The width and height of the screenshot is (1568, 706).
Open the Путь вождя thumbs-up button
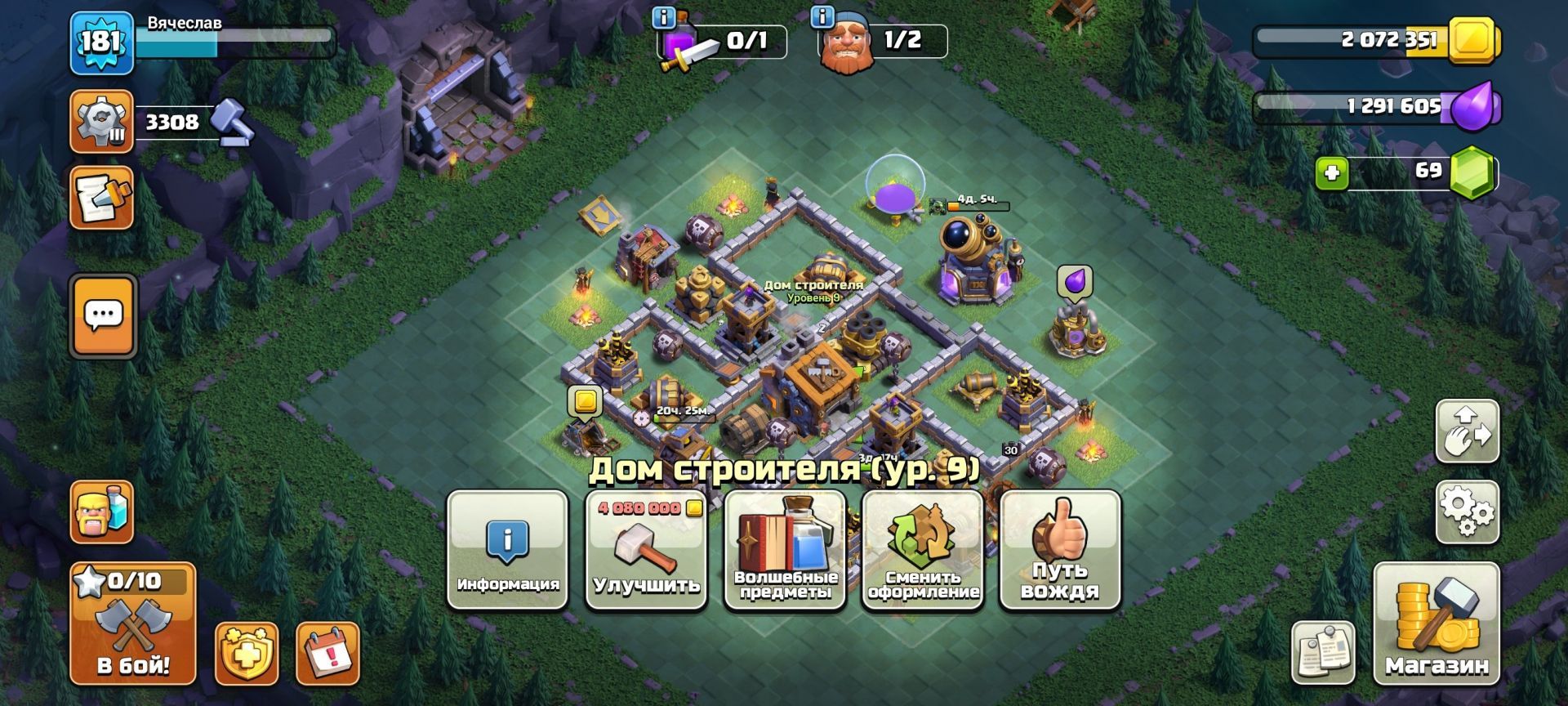(x=1060, y=549)
